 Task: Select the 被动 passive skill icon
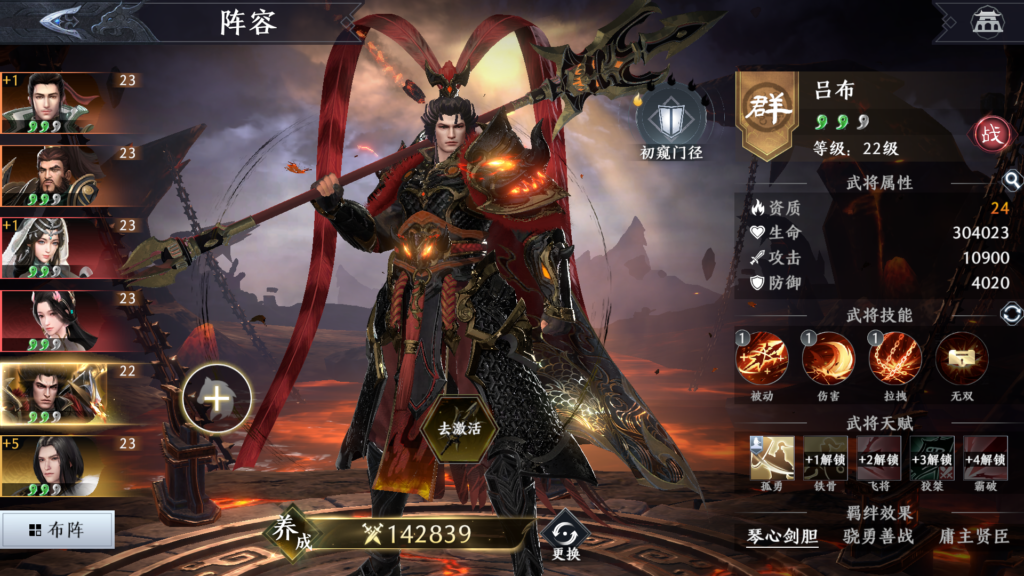pyautogui.click(x=762, y=360)
